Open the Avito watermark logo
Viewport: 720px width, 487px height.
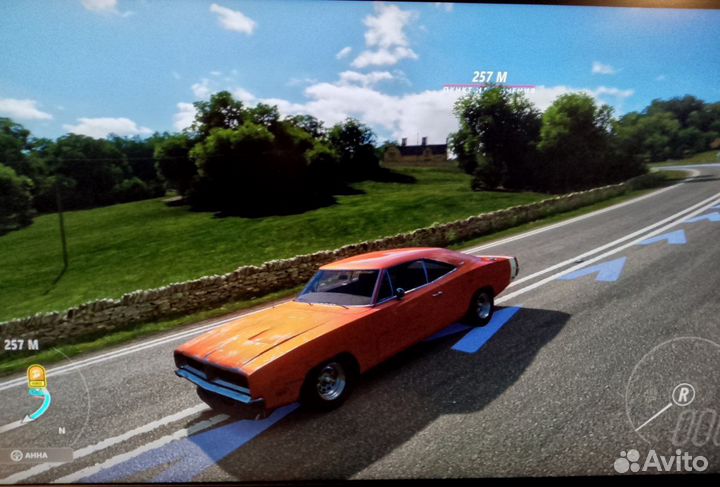click(661, 461)
